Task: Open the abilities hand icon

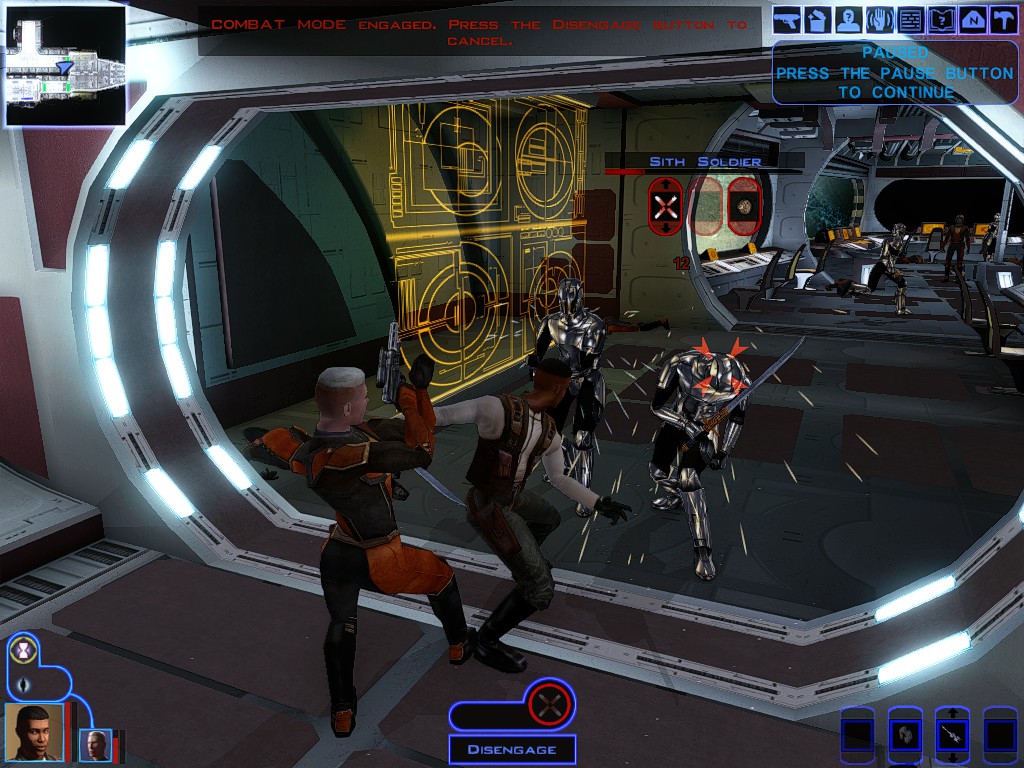Action: pyautogui.click(x=880, y=18)
